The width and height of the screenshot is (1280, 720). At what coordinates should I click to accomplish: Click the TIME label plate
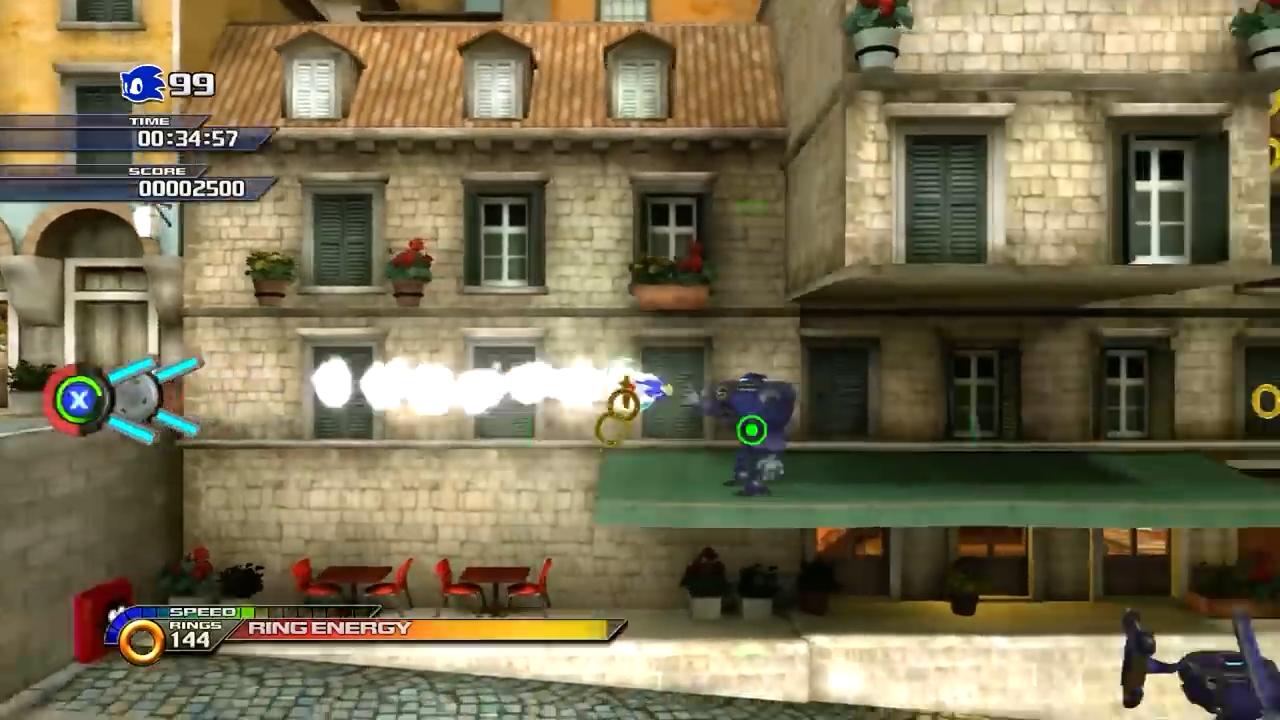[x=150, y=121]
